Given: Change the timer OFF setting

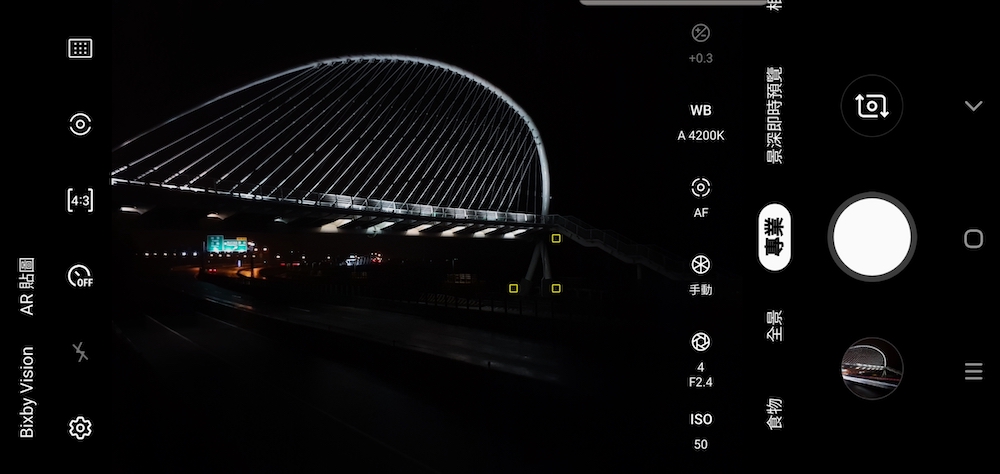Looking at the screenshot, I should tap(80, 276).
